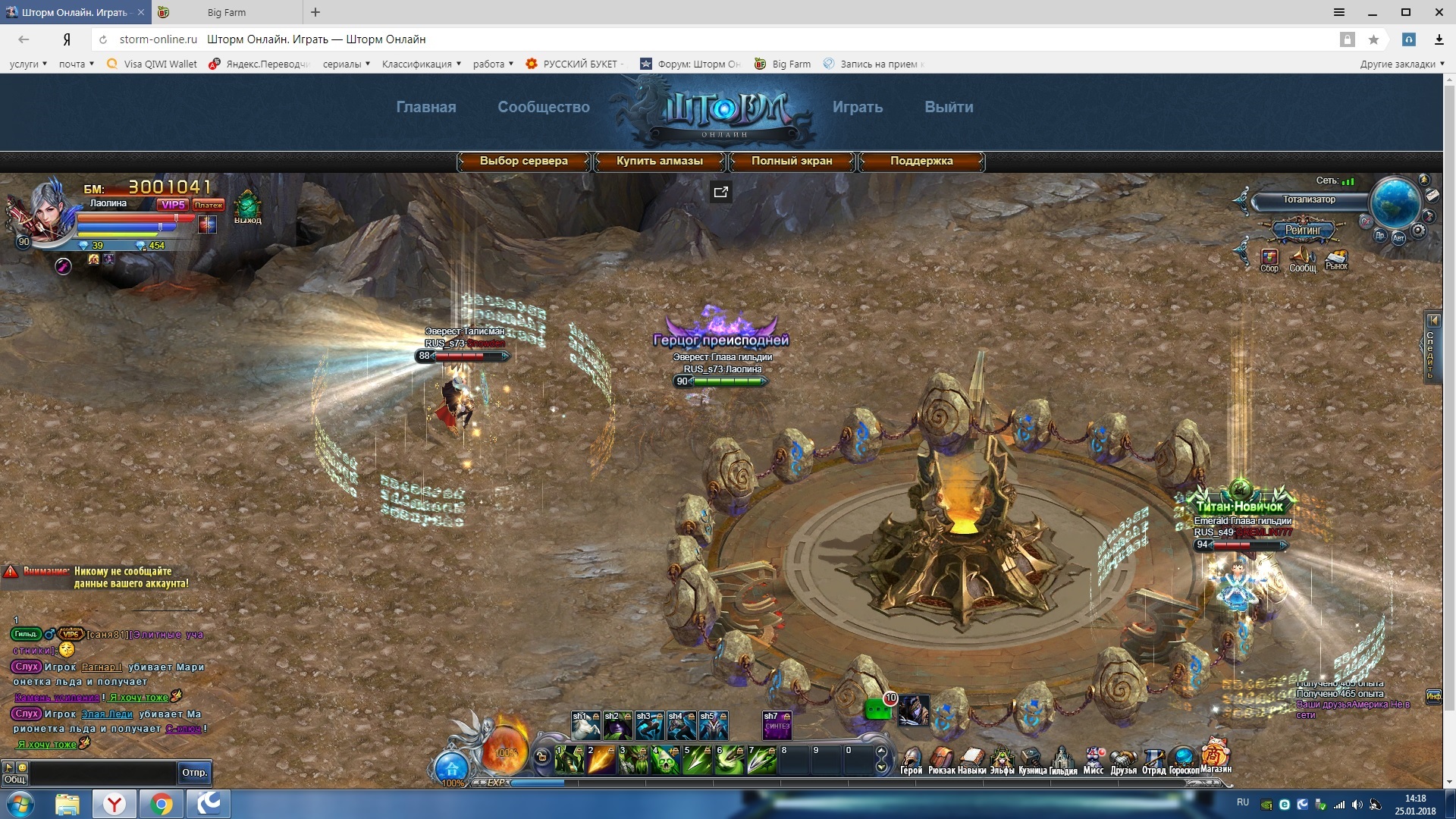1456x819 pixels.
Task: Open the Герой character panel
Action: 911,760
